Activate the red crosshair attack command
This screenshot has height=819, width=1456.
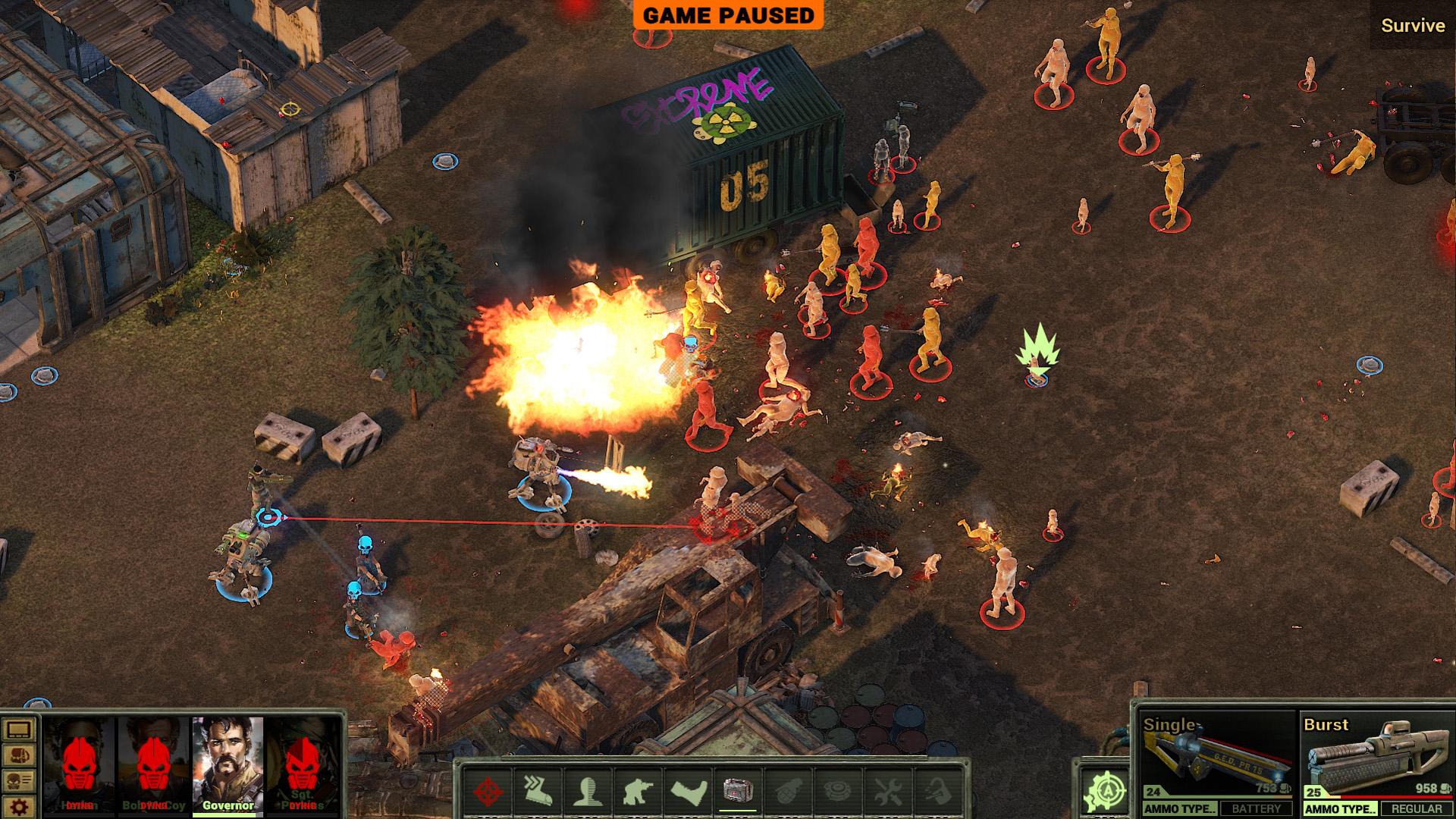coord(488,792)
